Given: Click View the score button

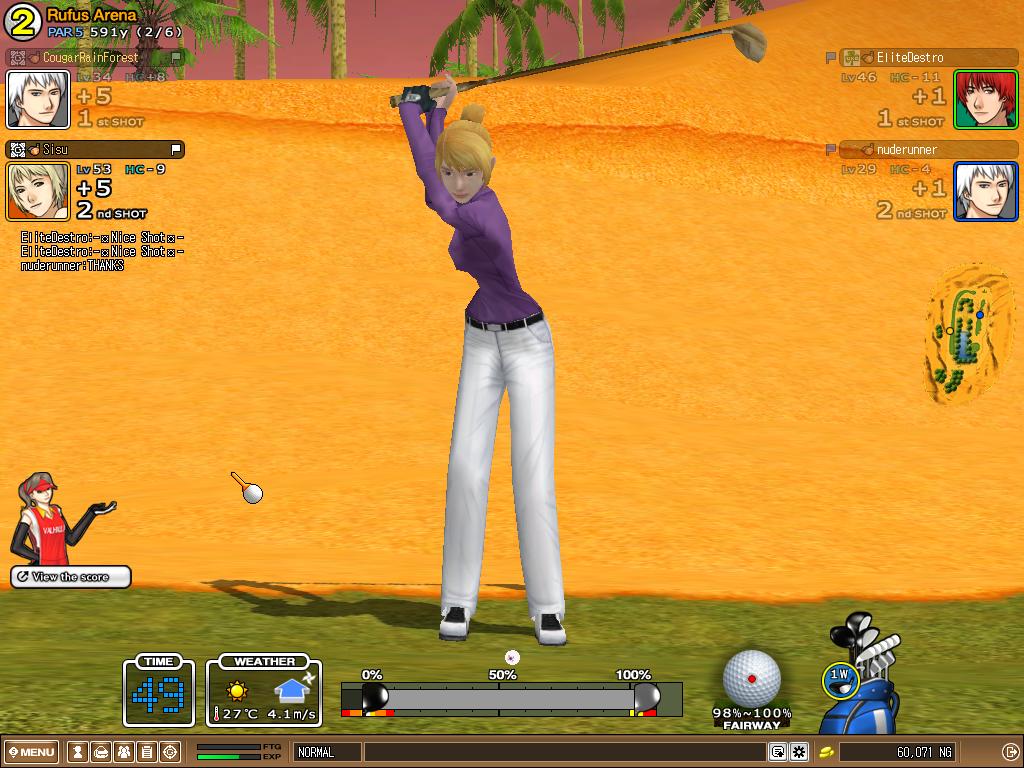Looking at the screenshot, I should click(x=71, y=577).
